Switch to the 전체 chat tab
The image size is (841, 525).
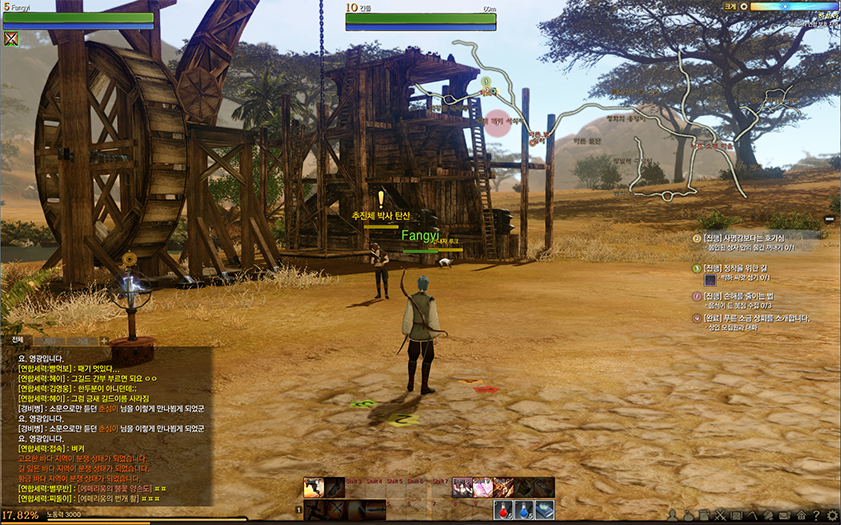17,340
